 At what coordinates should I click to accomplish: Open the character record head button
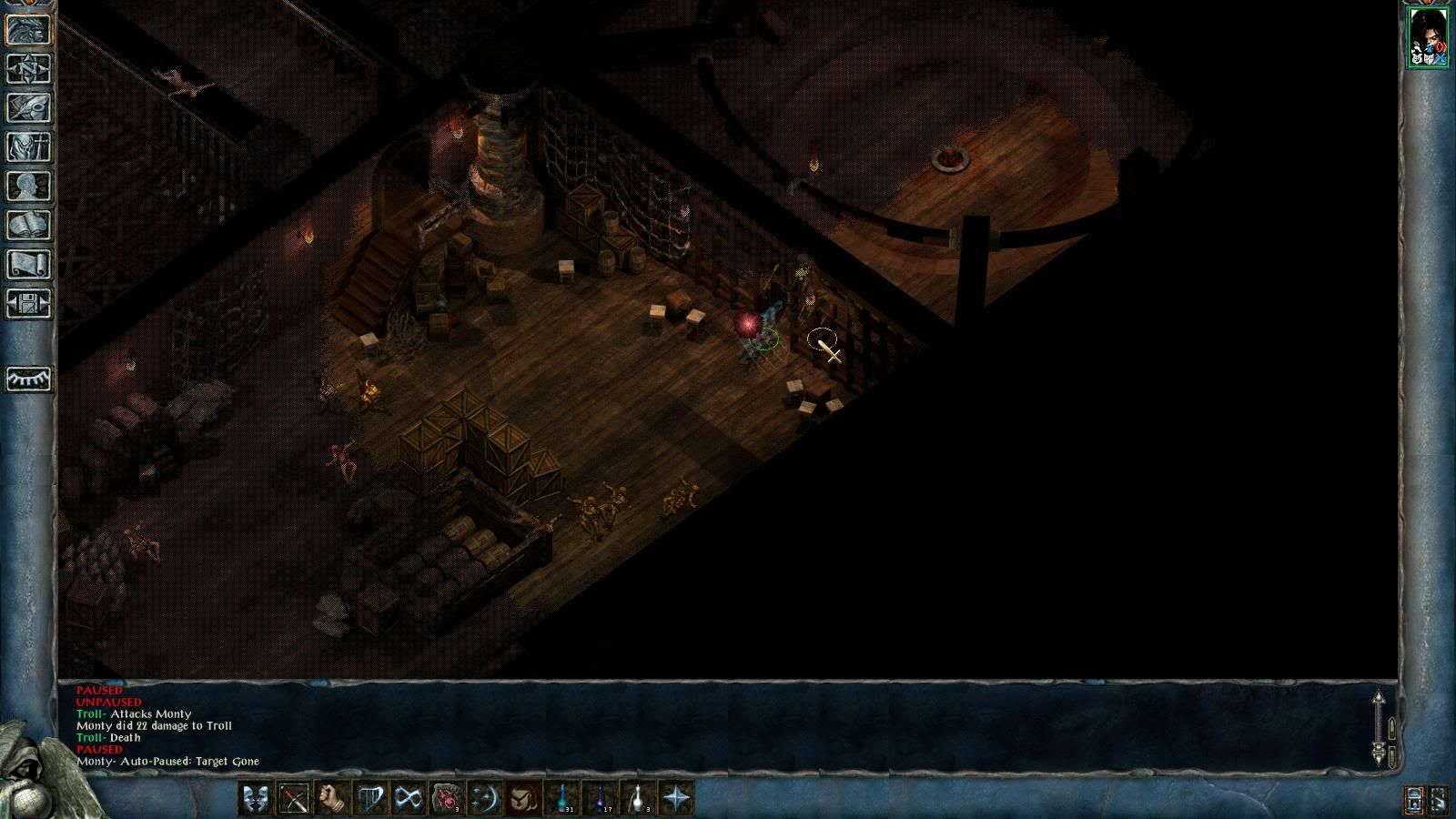click(x=29, y=187)
